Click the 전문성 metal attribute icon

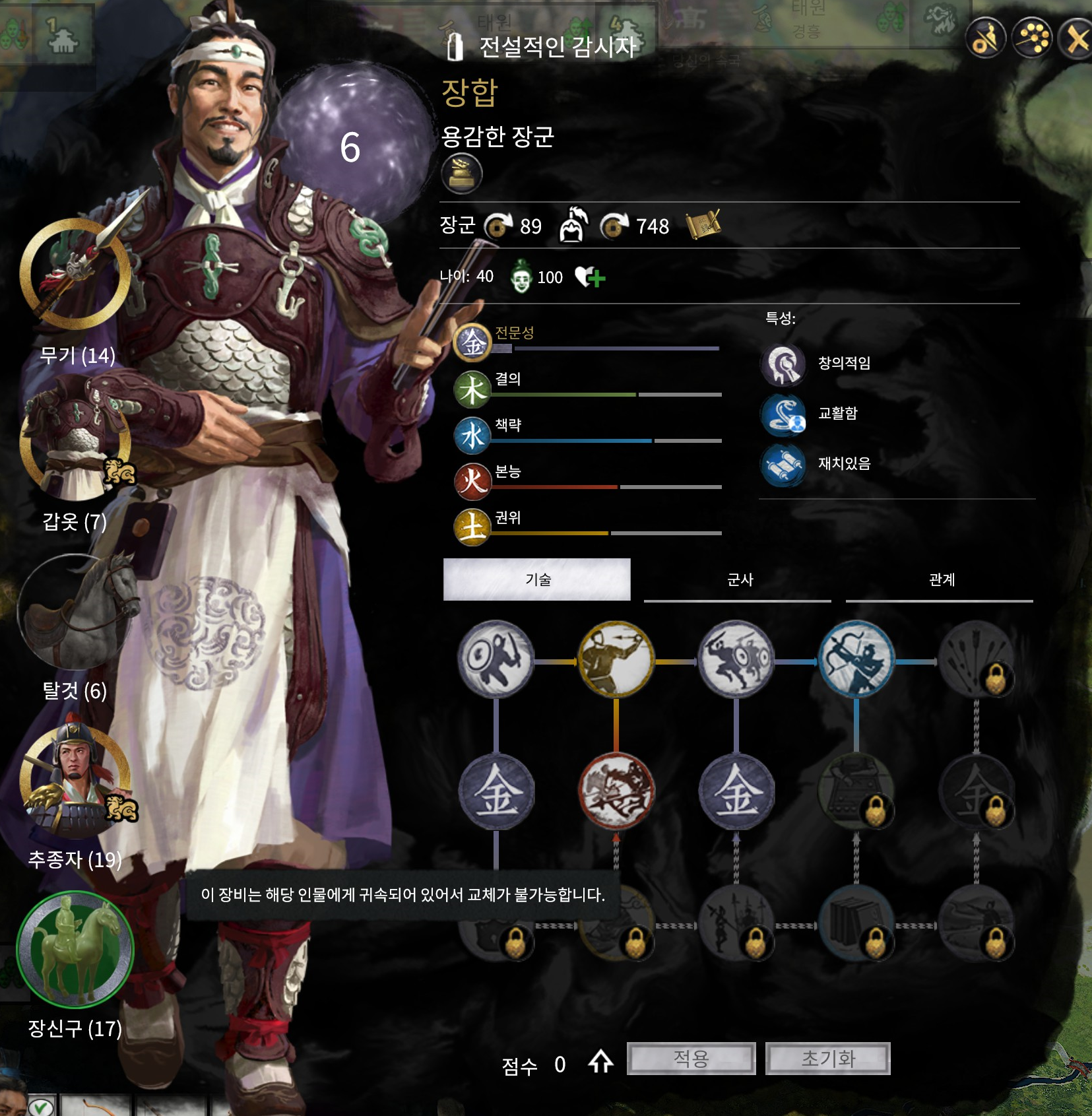pyautogui.click(x=472, y=343)
